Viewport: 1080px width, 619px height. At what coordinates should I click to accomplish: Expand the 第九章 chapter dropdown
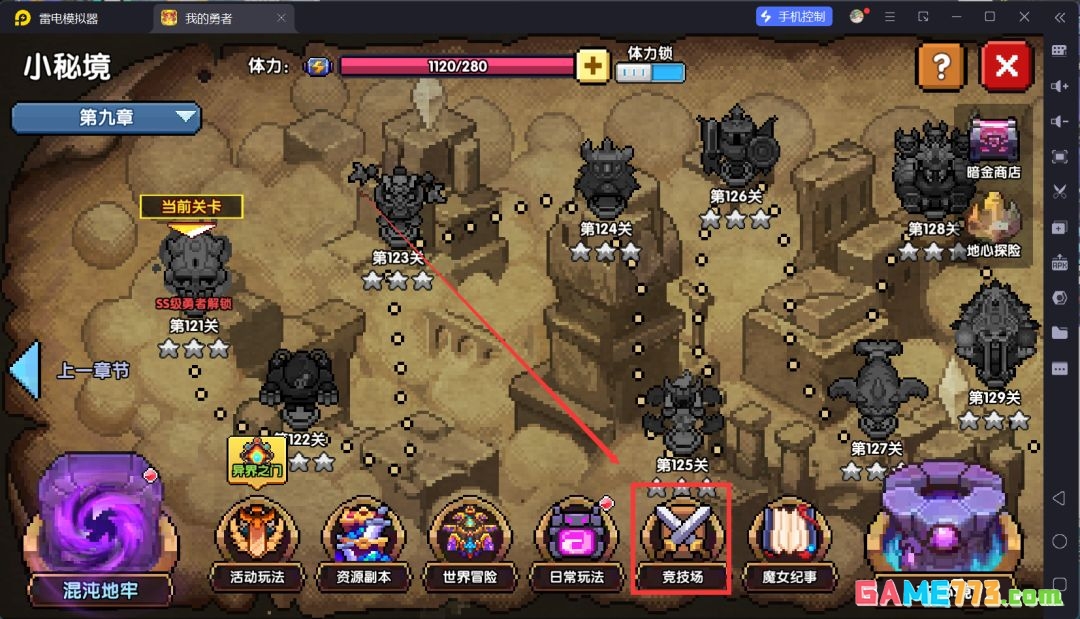tap(106, 118)
